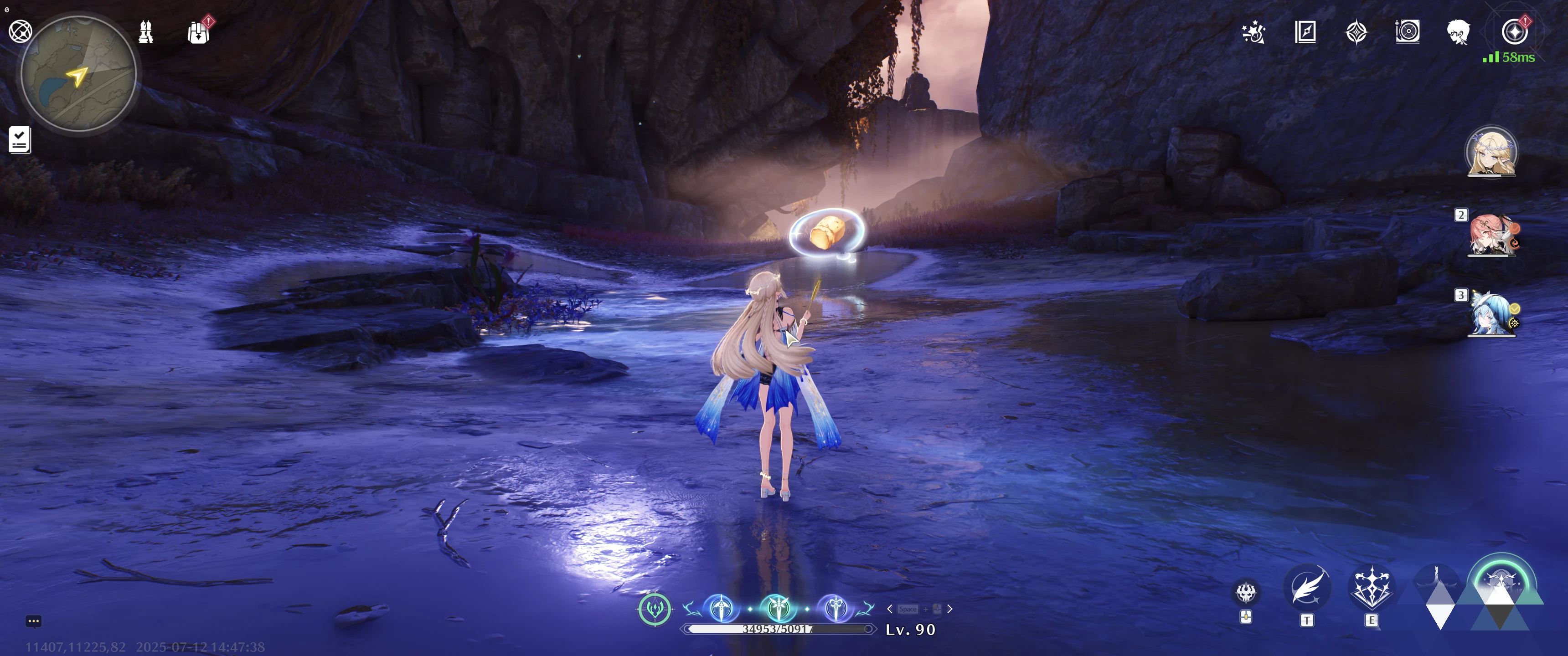Open the quest checklist icon

(20, 140)
